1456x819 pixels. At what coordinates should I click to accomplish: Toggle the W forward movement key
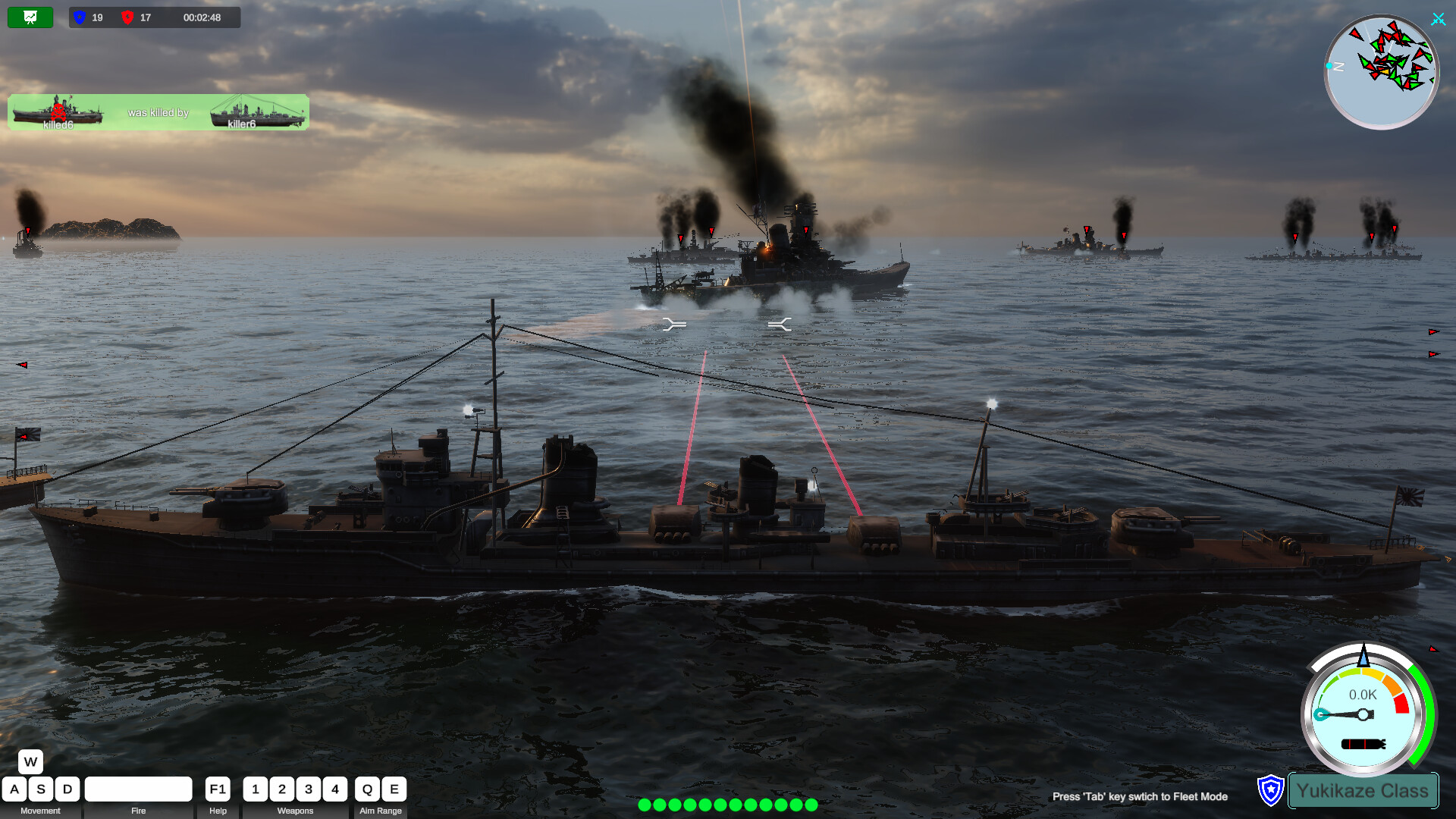pyautogui.click(x=30, y=761)
